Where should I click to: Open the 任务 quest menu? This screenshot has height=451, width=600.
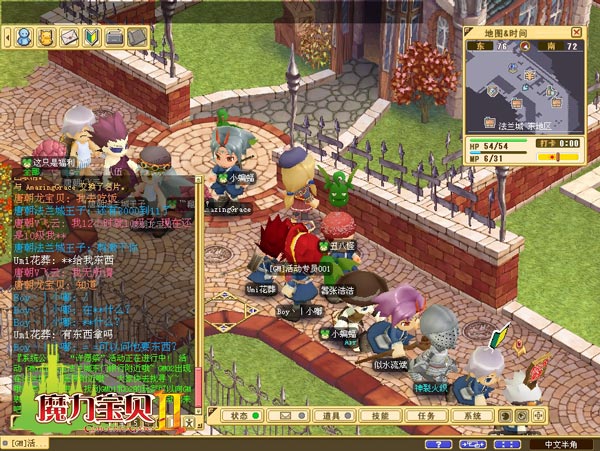click(x=425, y=415)
